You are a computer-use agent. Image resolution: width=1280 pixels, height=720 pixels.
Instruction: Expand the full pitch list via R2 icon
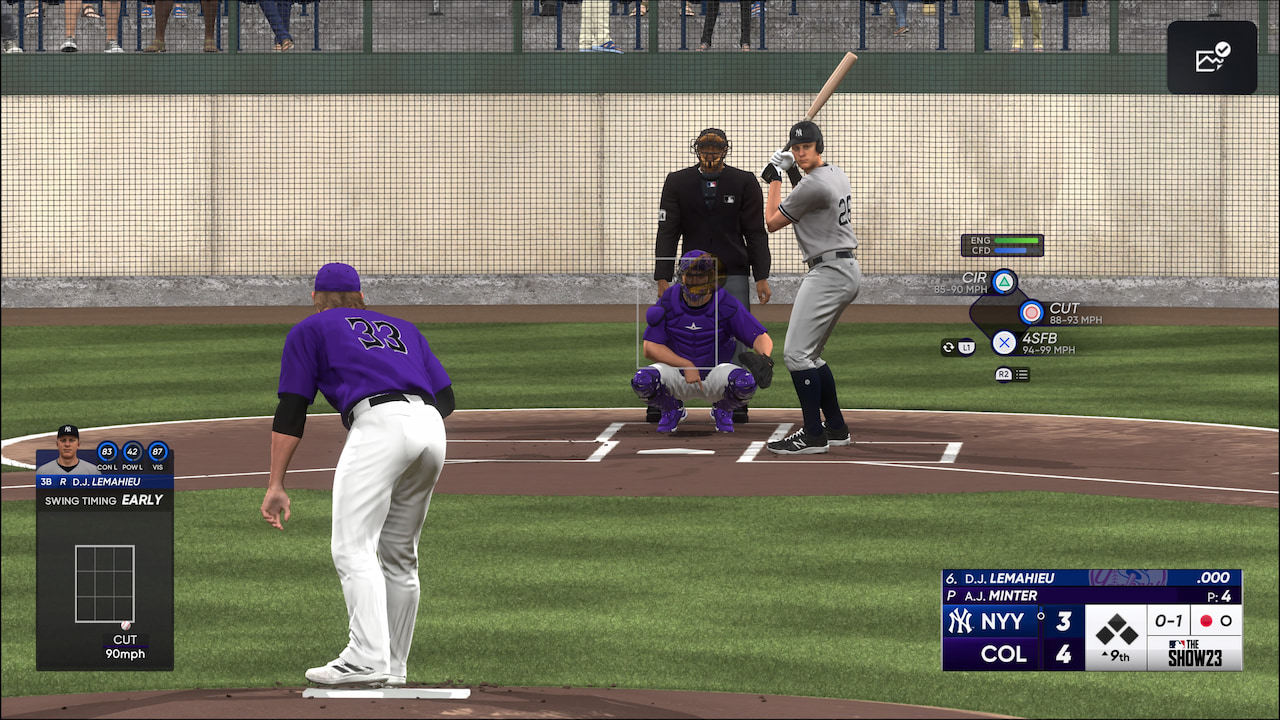(x=1010, y=374)
